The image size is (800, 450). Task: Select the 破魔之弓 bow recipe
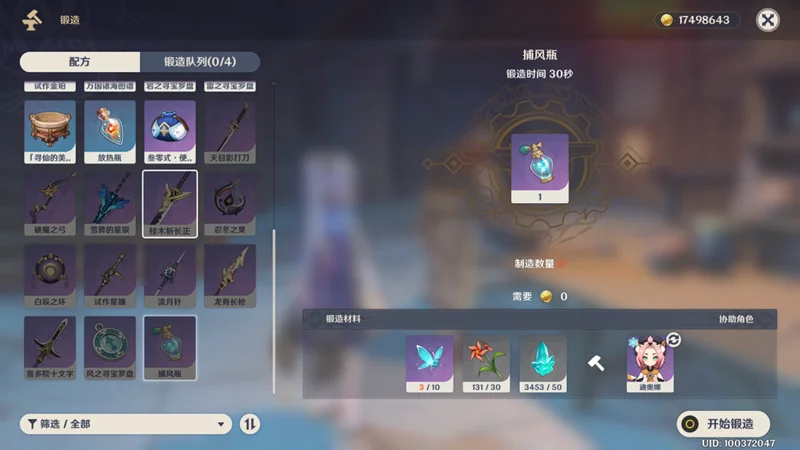click(x=50, y=202)
